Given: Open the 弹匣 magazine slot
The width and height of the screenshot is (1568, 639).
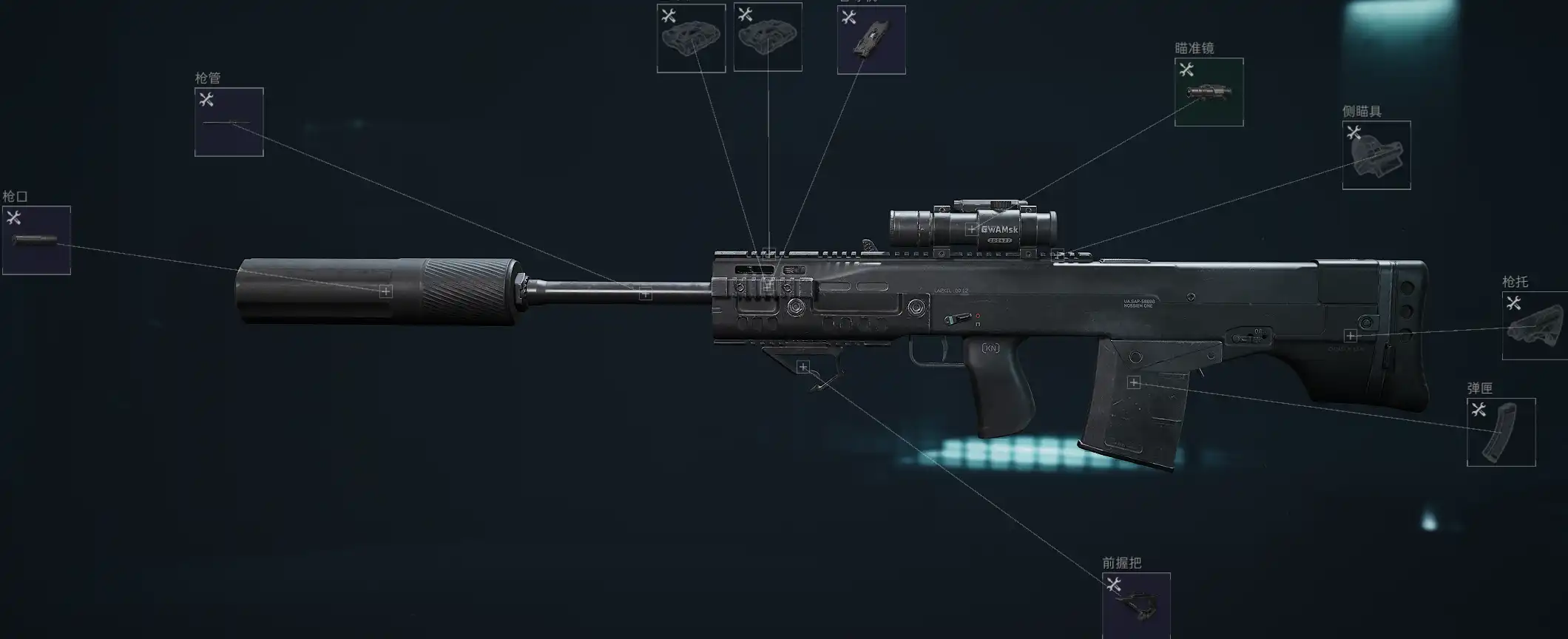Looking at the screenshot, I should coord(1501,432).
